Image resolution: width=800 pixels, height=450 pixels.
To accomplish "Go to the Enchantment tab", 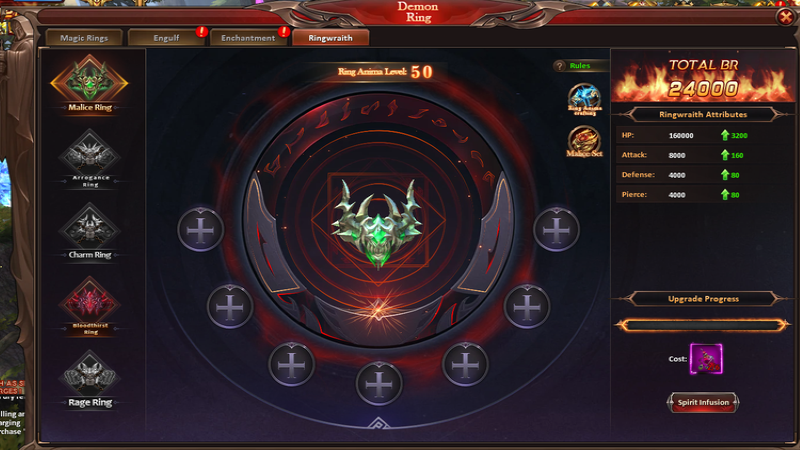I will coord(247,37).
